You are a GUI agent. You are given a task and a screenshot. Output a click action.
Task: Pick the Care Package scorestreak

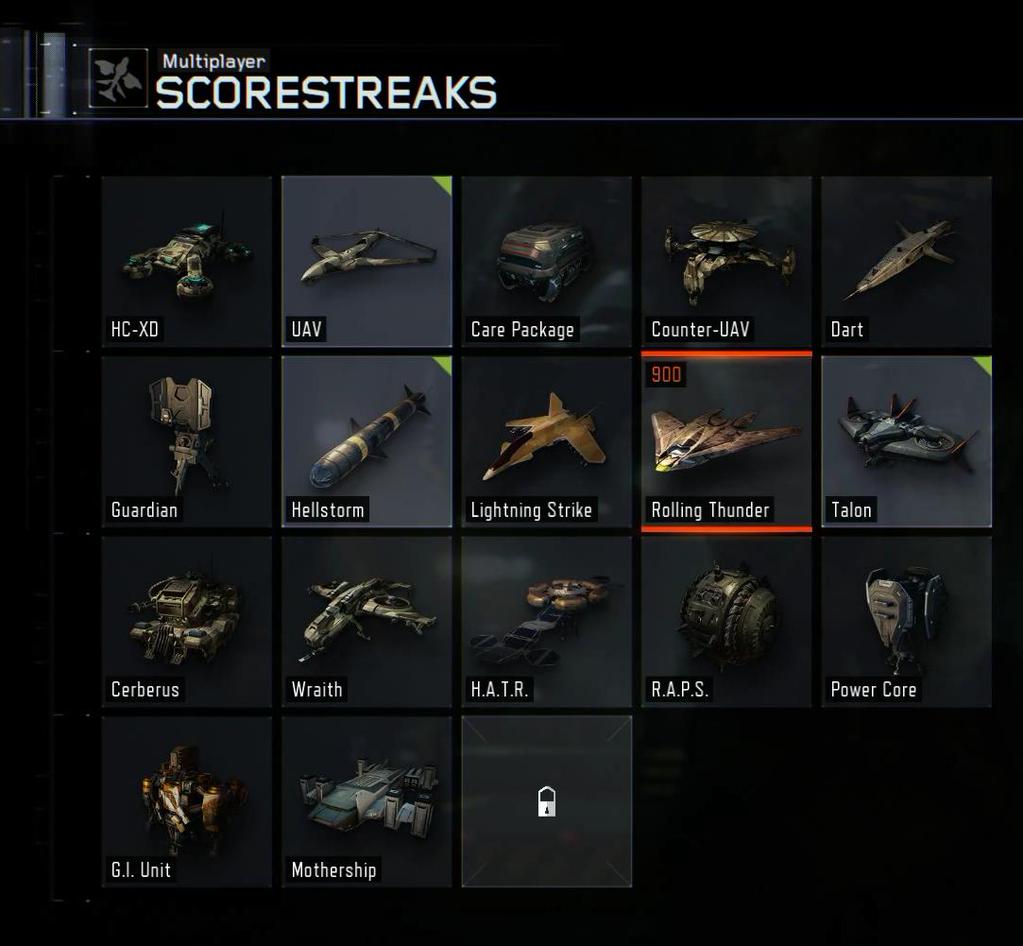547,261
